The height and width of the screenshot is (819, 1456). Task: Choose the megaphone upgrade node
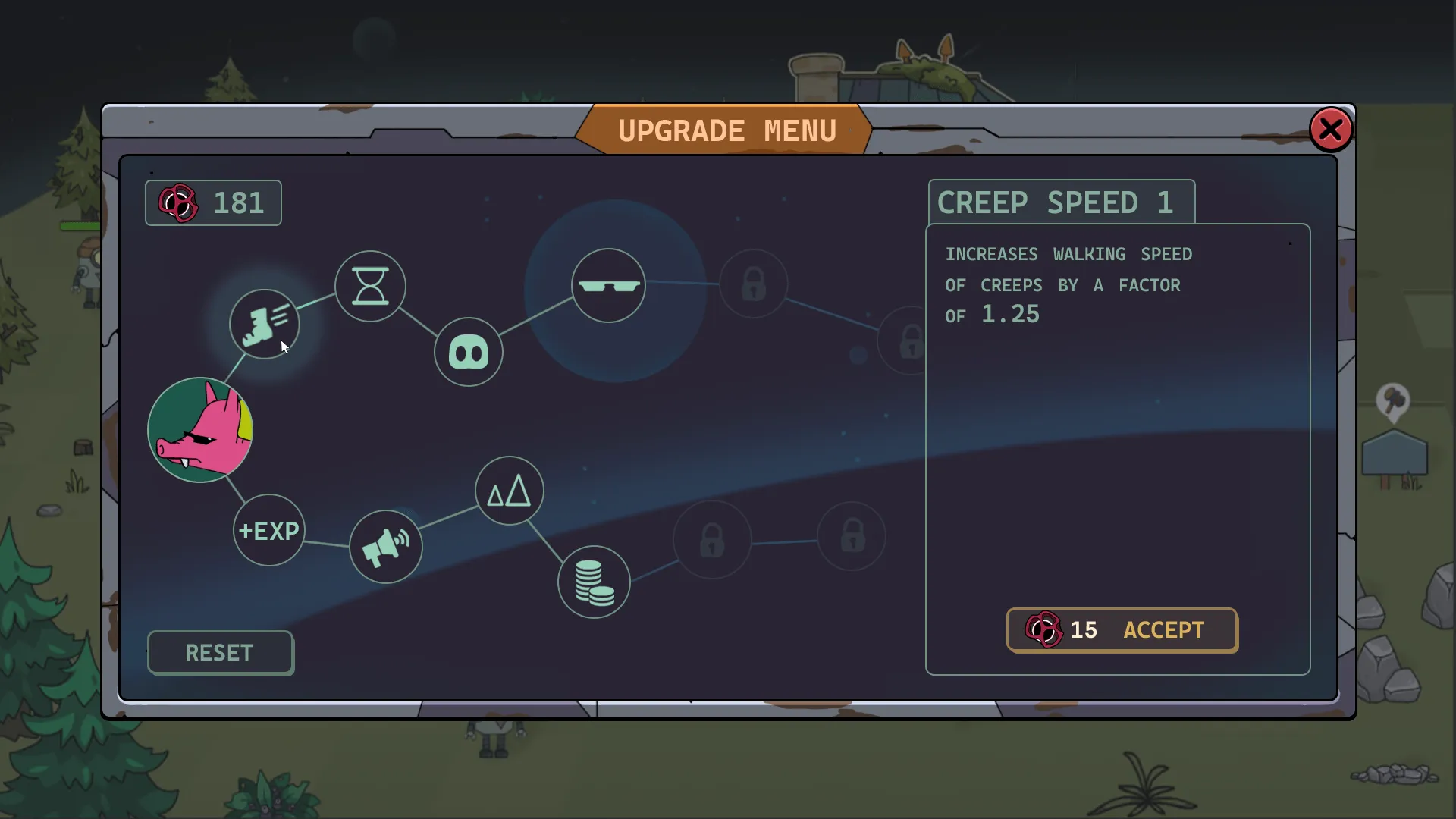(x=385, y=547)
